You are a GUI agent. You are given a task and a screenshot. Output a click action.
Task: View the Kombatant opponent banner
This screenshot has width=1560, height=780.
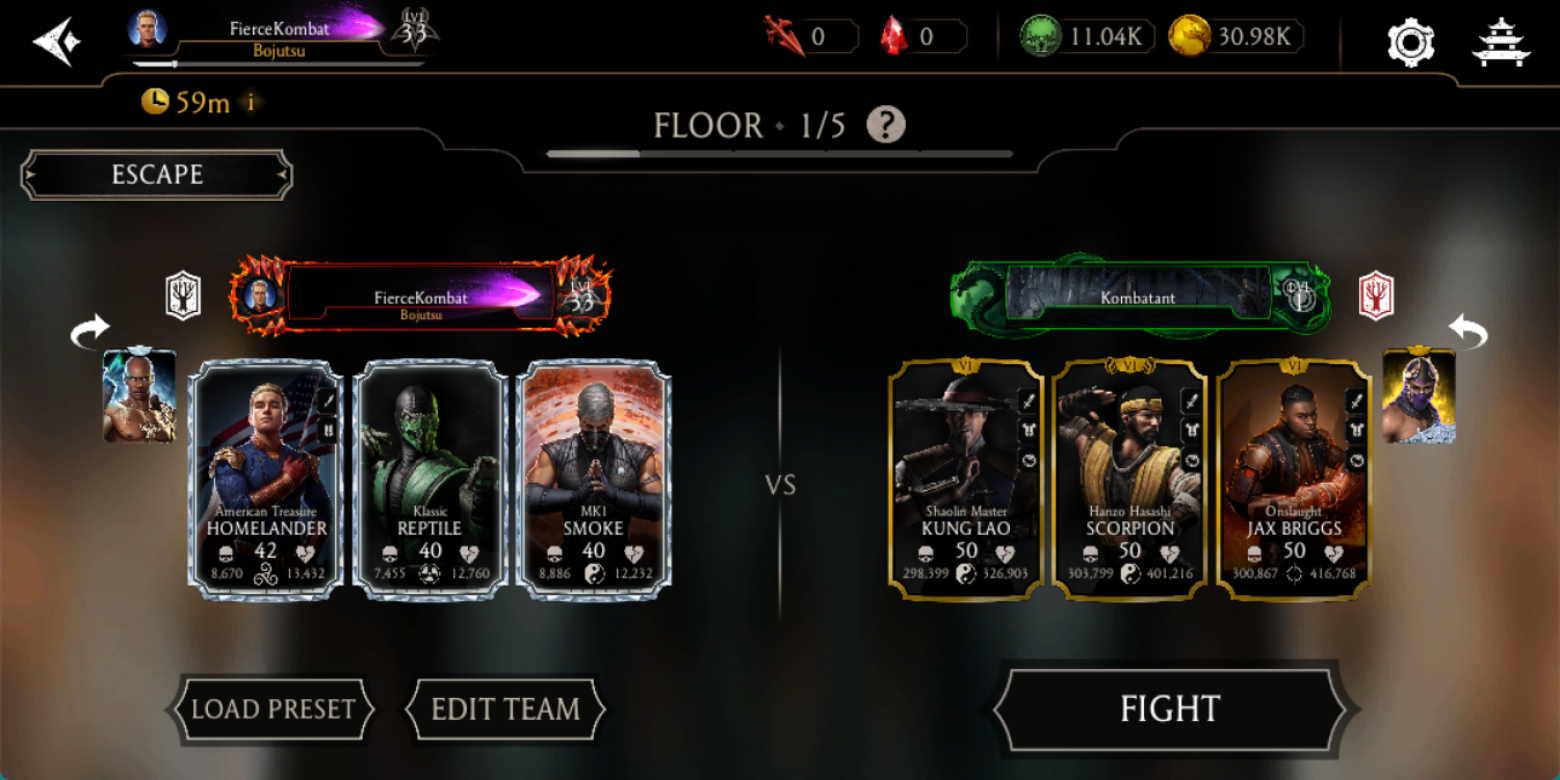pos(1138,297)
